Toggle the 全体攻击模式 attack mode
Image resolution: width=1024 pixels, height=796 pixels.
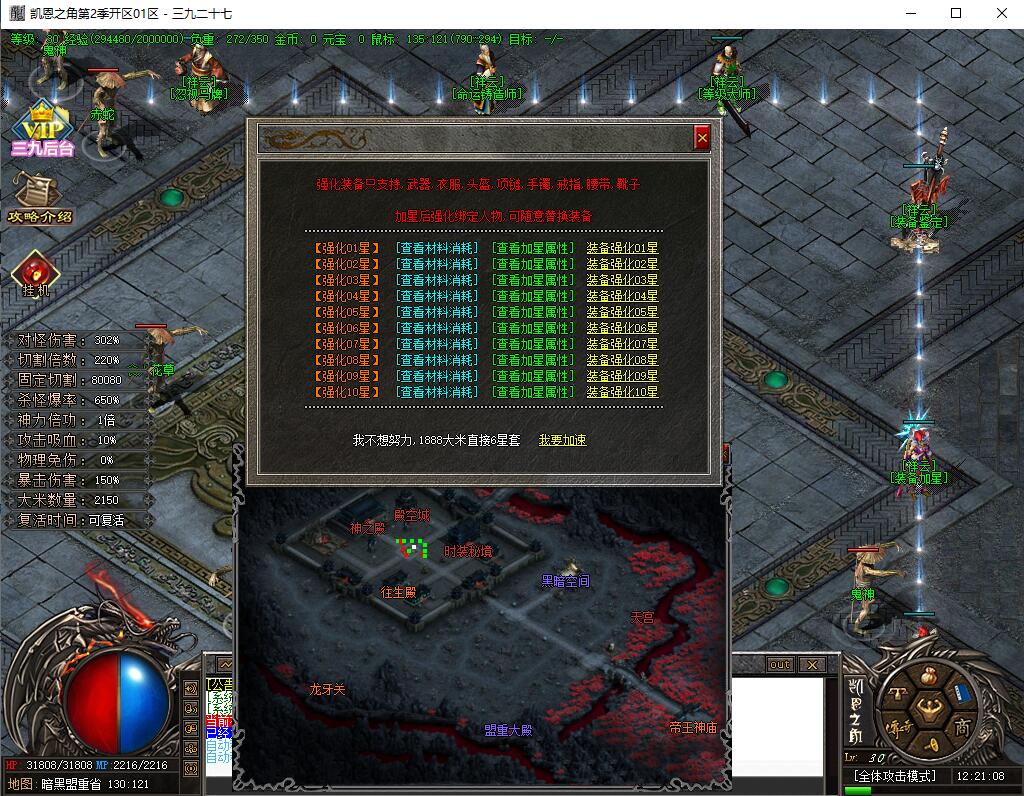894,776
